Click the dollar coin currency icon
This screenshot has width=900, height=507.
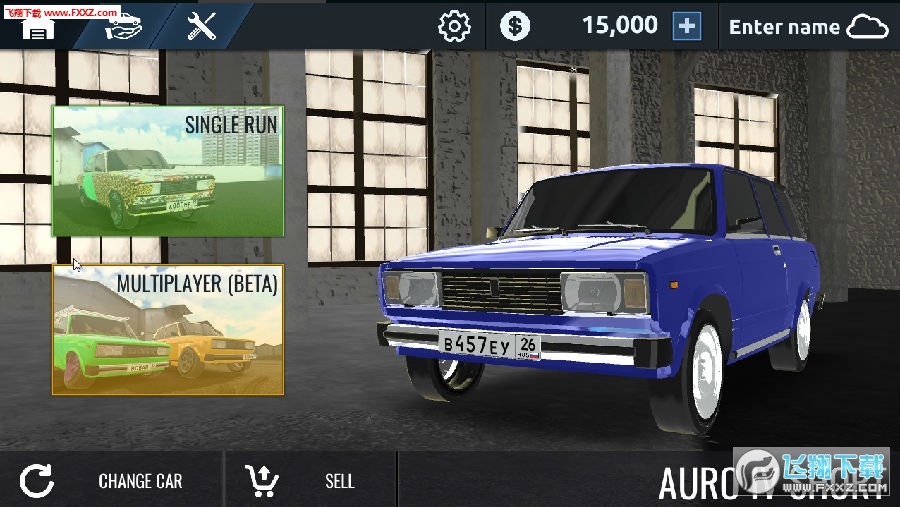point(515,26)
